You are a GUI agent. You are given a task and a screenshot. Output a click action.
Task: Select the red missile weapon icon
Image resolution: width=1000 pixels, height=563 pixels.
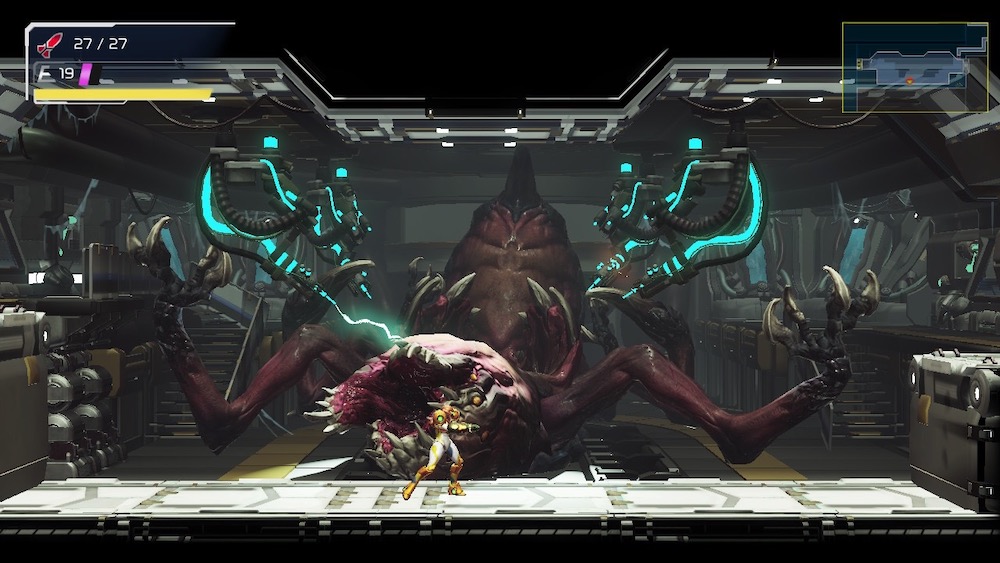[x=49, y=44]
